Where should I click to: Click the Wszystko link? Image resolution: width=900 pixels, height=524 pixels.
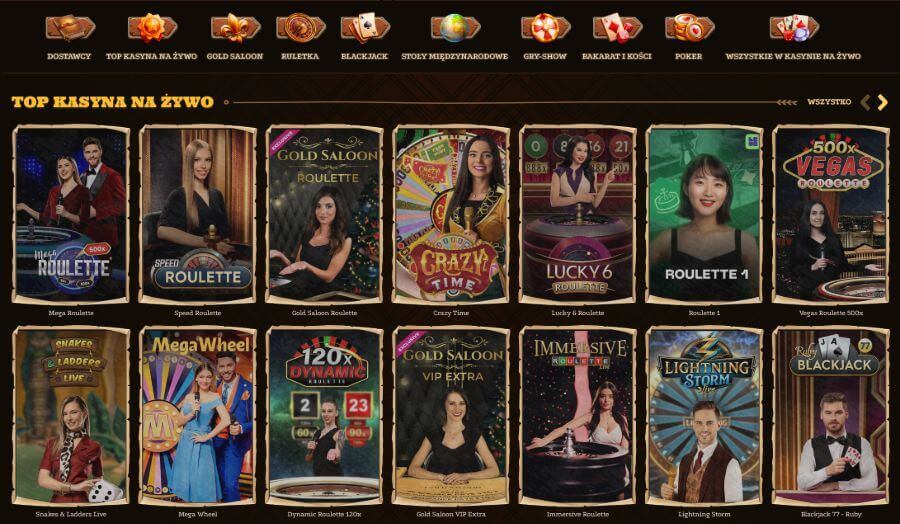tap(829, 102)
